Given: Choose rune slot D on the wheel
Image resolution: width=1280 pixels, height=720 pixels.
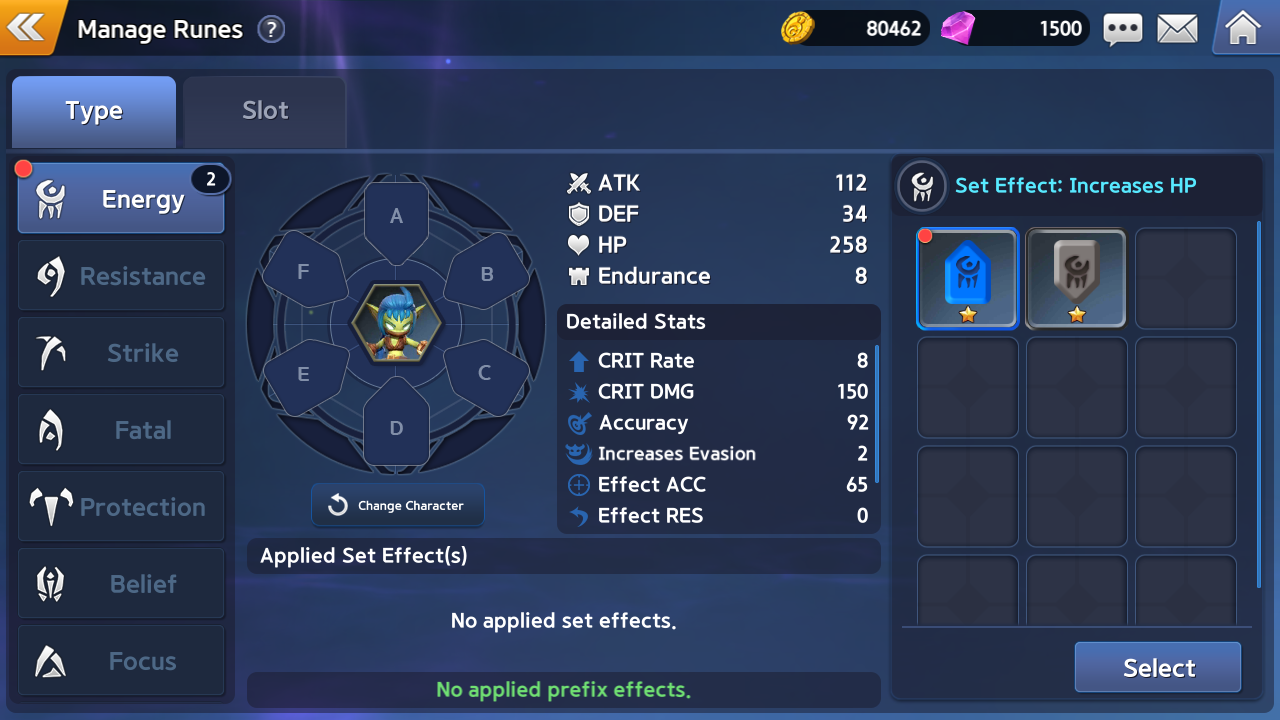Looking at the screenshot, I should [x=396, y=427].
